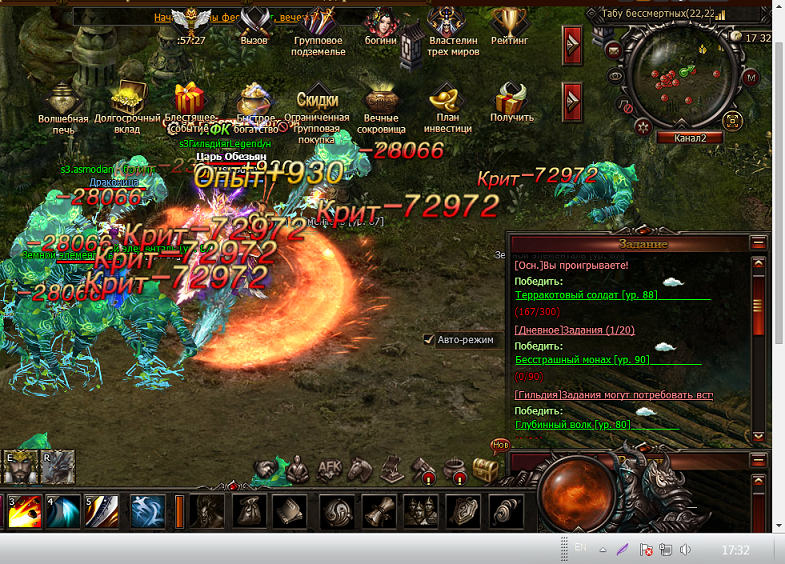Open the Рейтинг ranking icon
This screenshot has height=564, width=785.
[510, 24]
